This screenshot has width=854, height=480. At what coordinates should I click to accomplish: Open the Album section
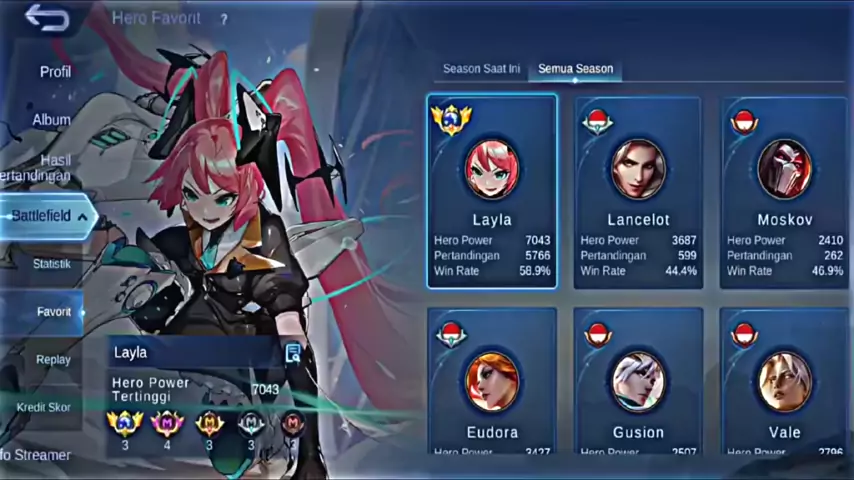52,120
